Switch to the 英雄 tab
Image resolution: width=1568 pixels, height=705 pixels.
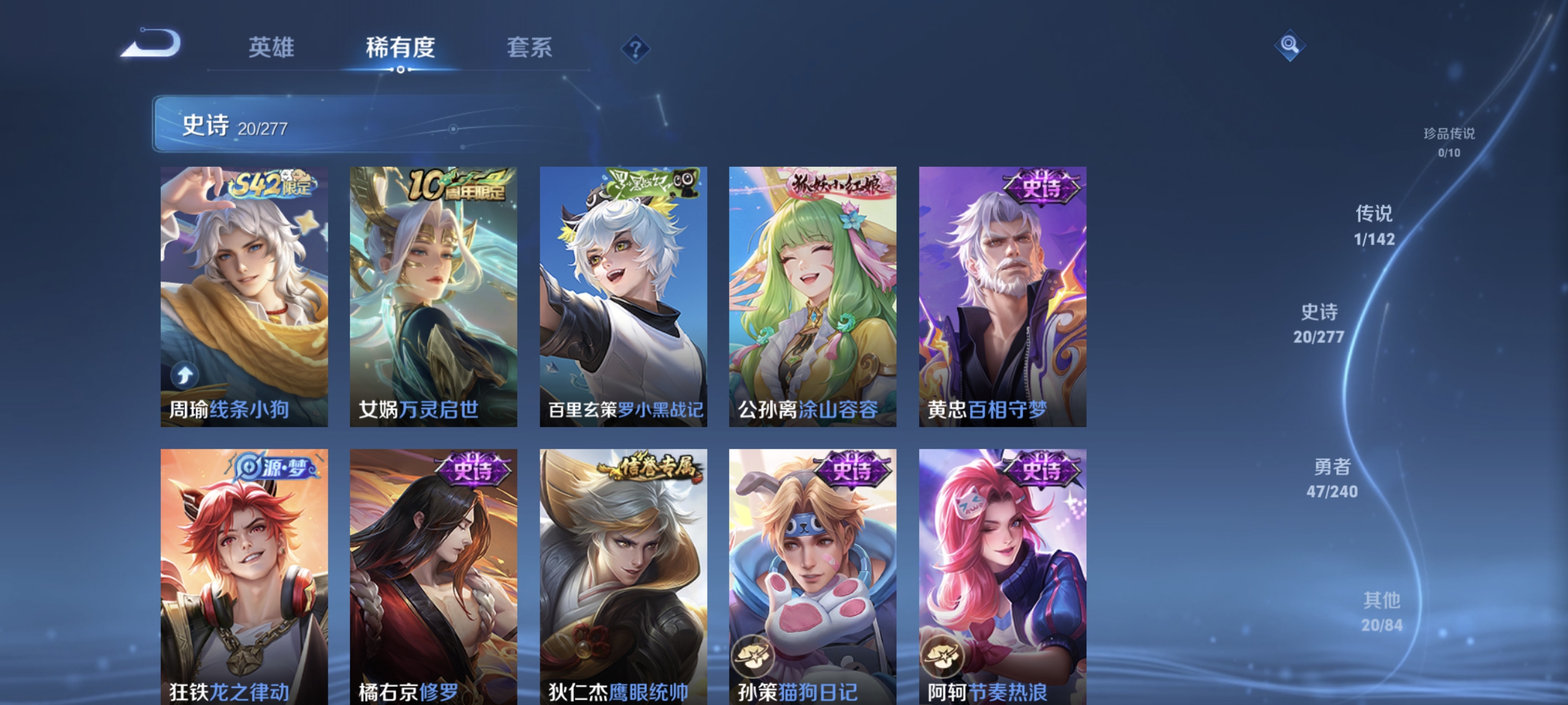pos(271,48)
